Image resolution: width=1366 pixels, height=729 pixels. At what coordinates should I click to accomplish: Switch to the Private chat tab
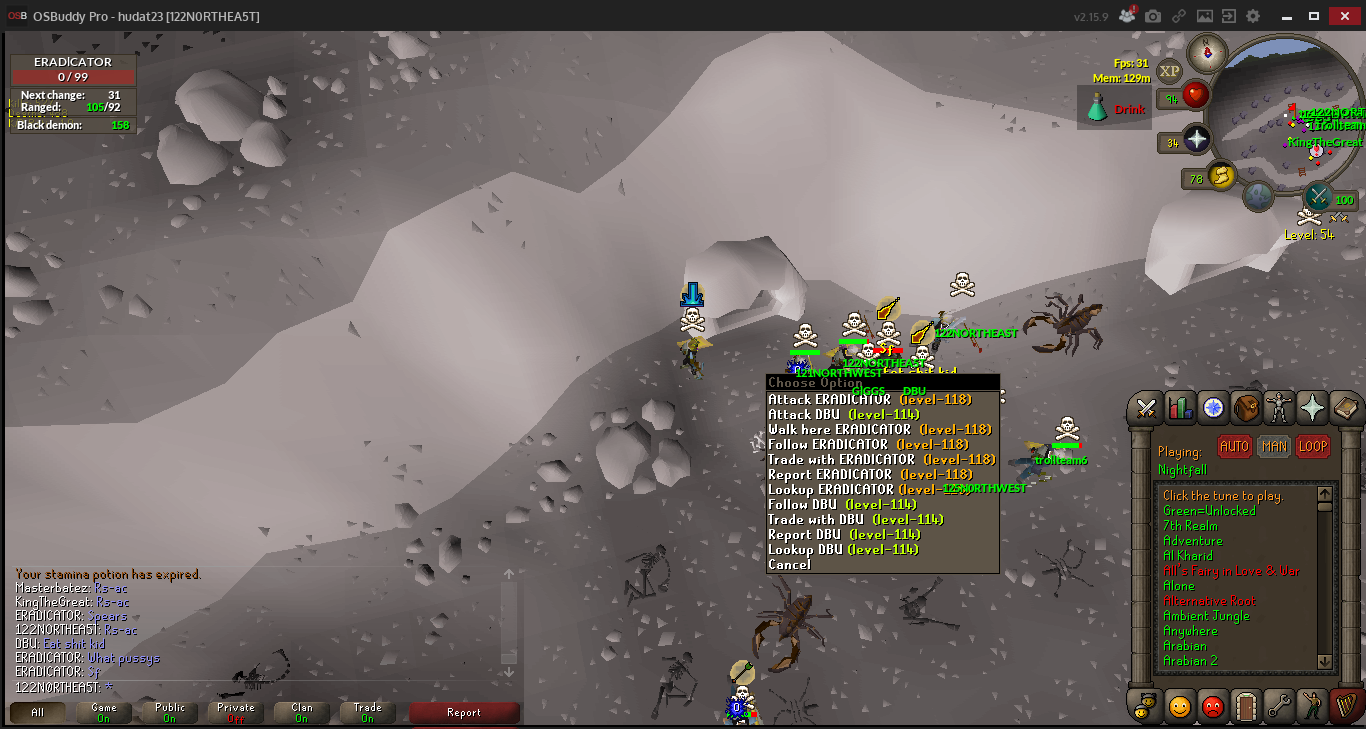pyautogui.click(x=236, y=712)
